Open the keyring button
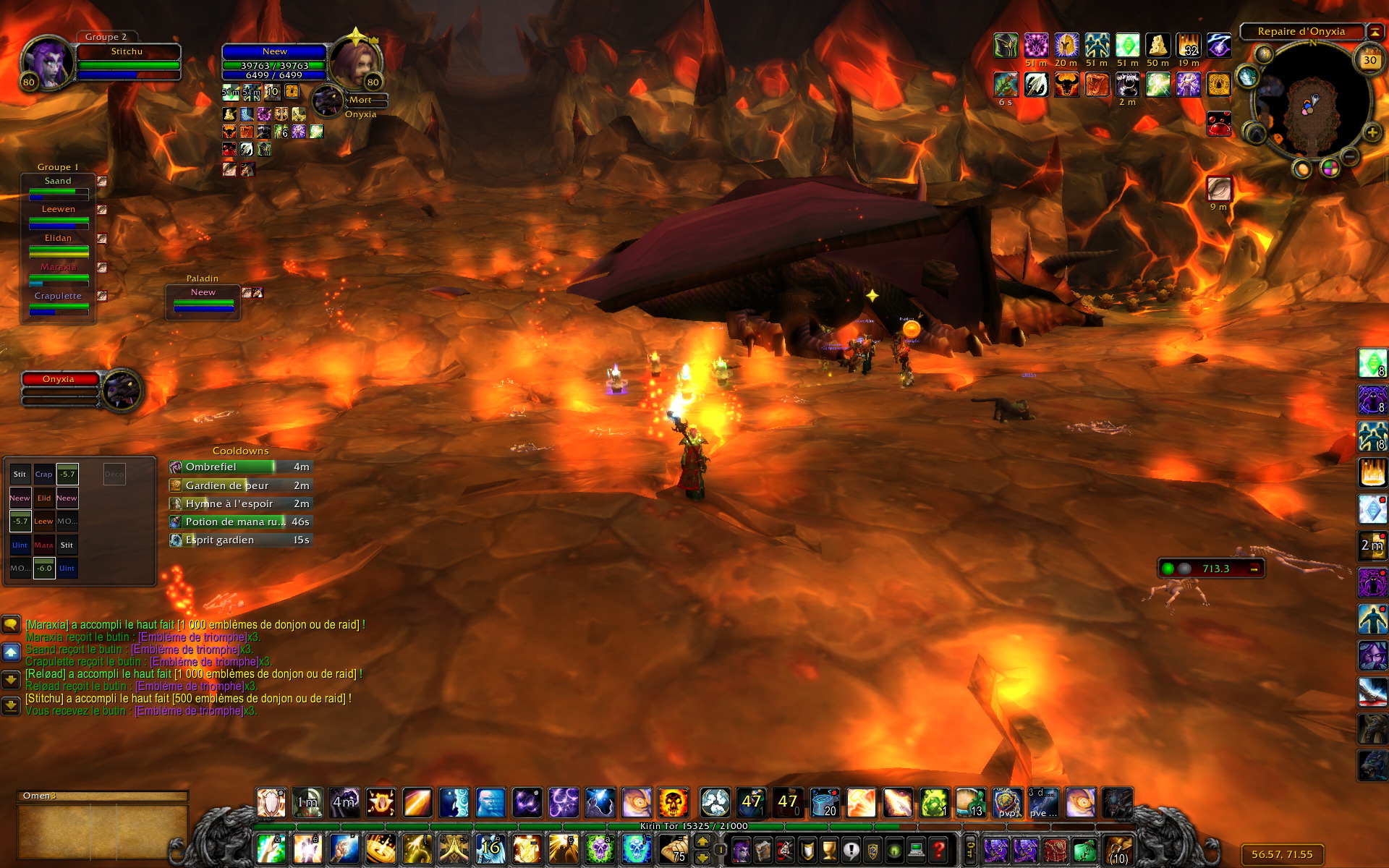The image size is (1389, 868). pyautogui.click(x=970, y=850)
